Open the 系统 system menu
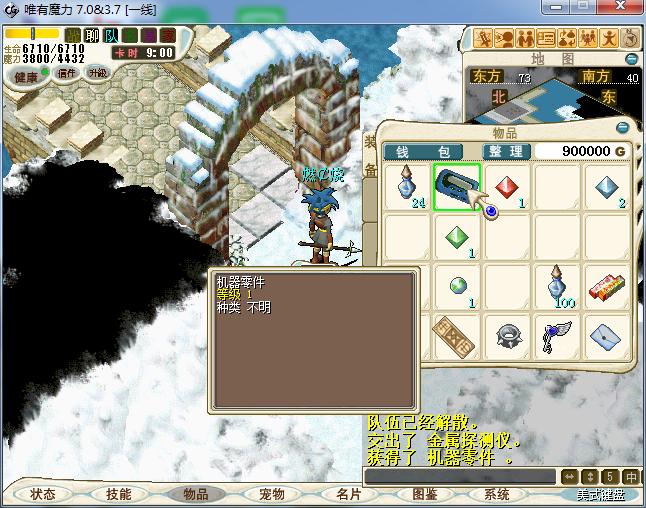Image resolution: width=646 pixels, height=508 pixels. [497, 494]
